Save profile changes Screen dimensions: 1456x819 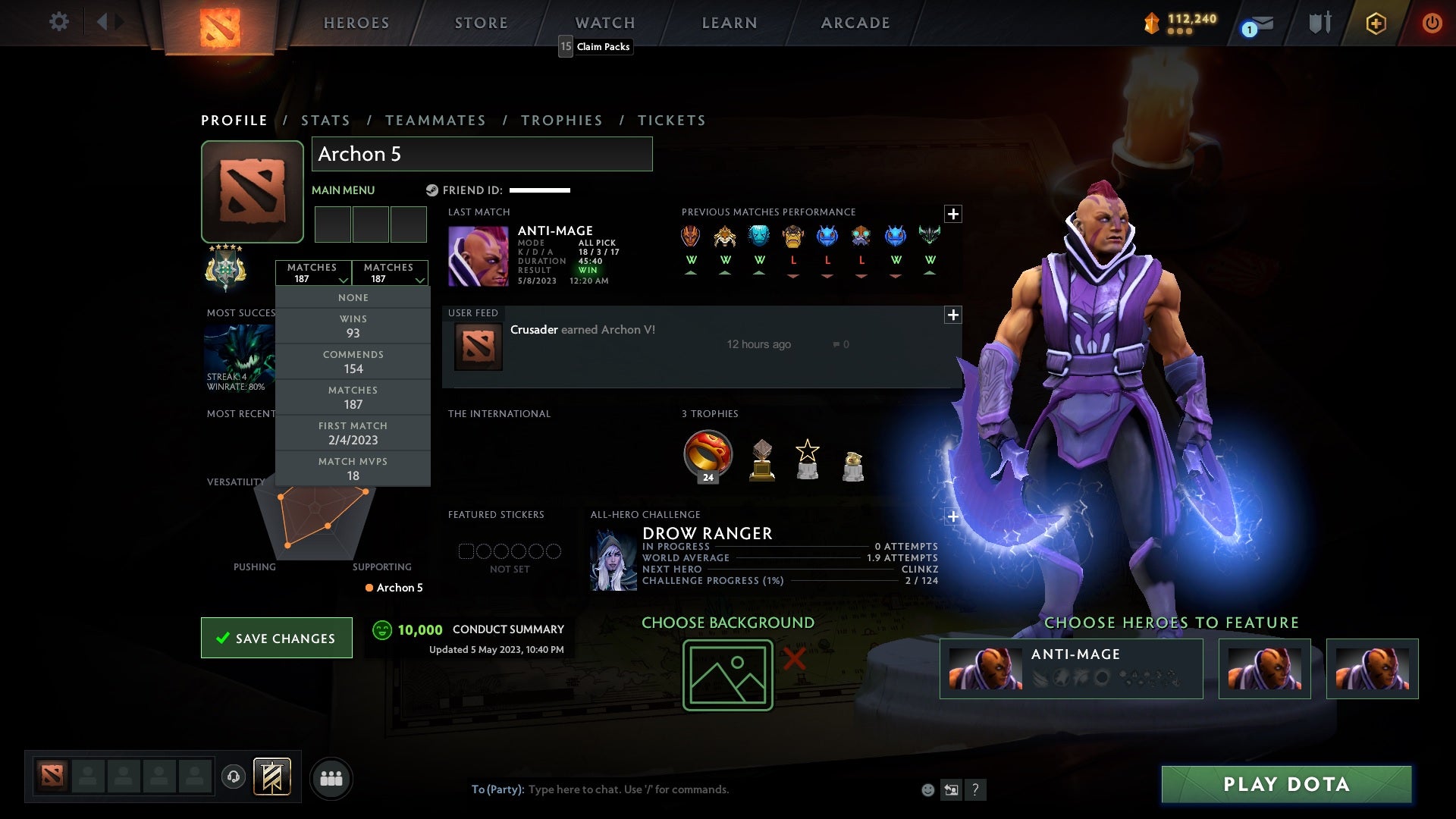277,638
